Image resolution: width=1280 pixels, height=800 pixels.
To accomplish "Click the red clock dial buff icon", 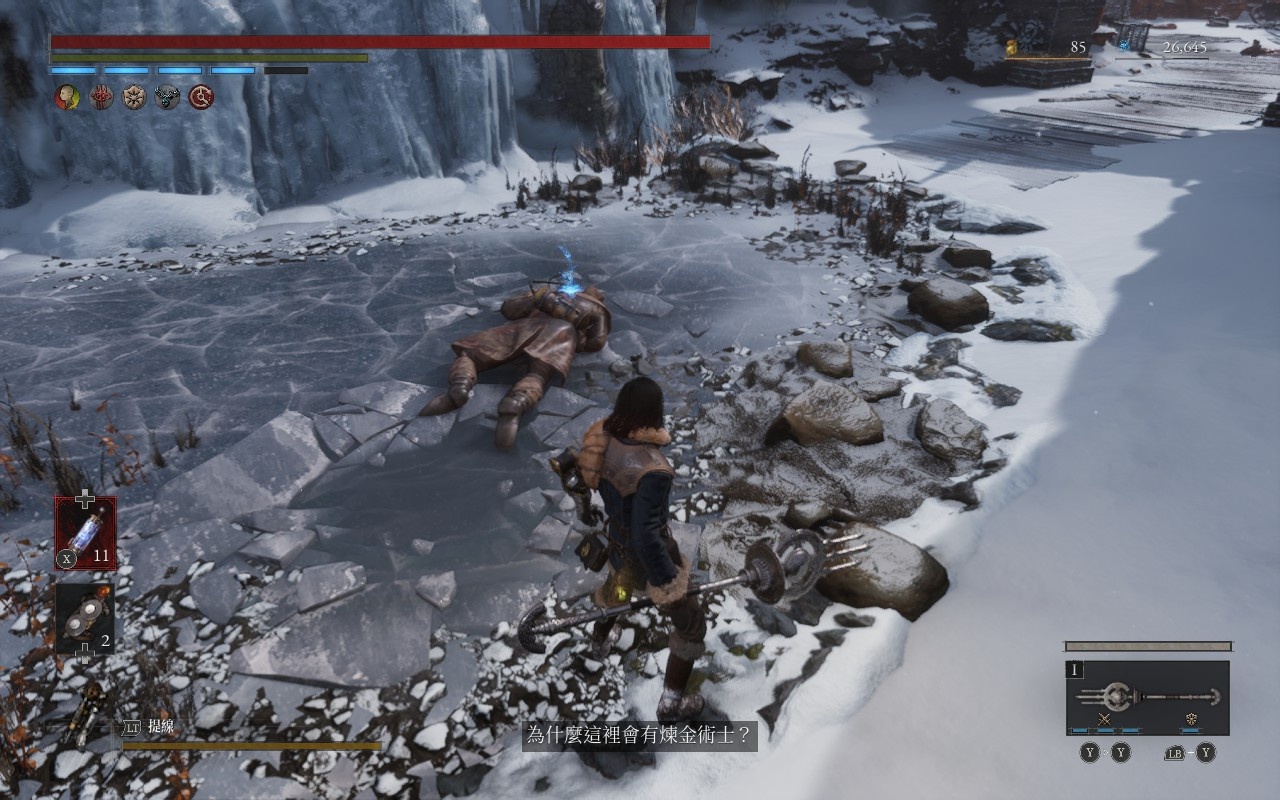I will [x=201, y=97].
